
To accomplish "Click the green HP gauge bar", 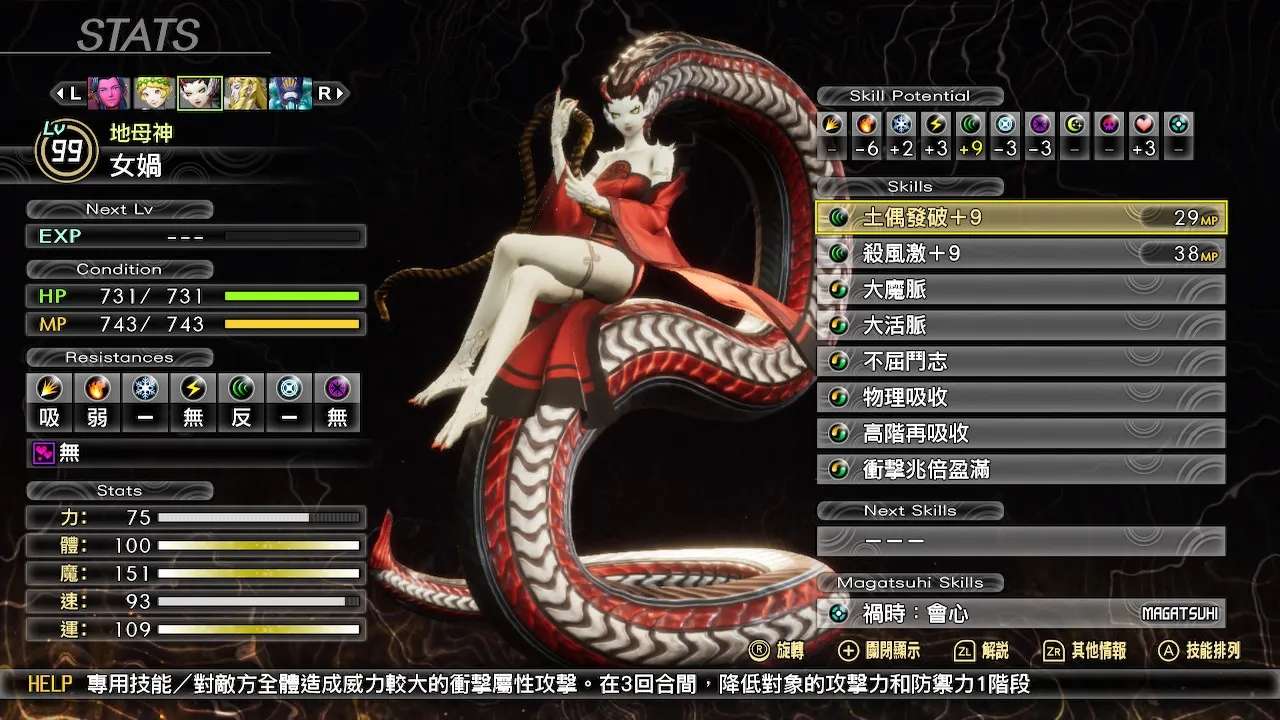I will pos(290,295).
